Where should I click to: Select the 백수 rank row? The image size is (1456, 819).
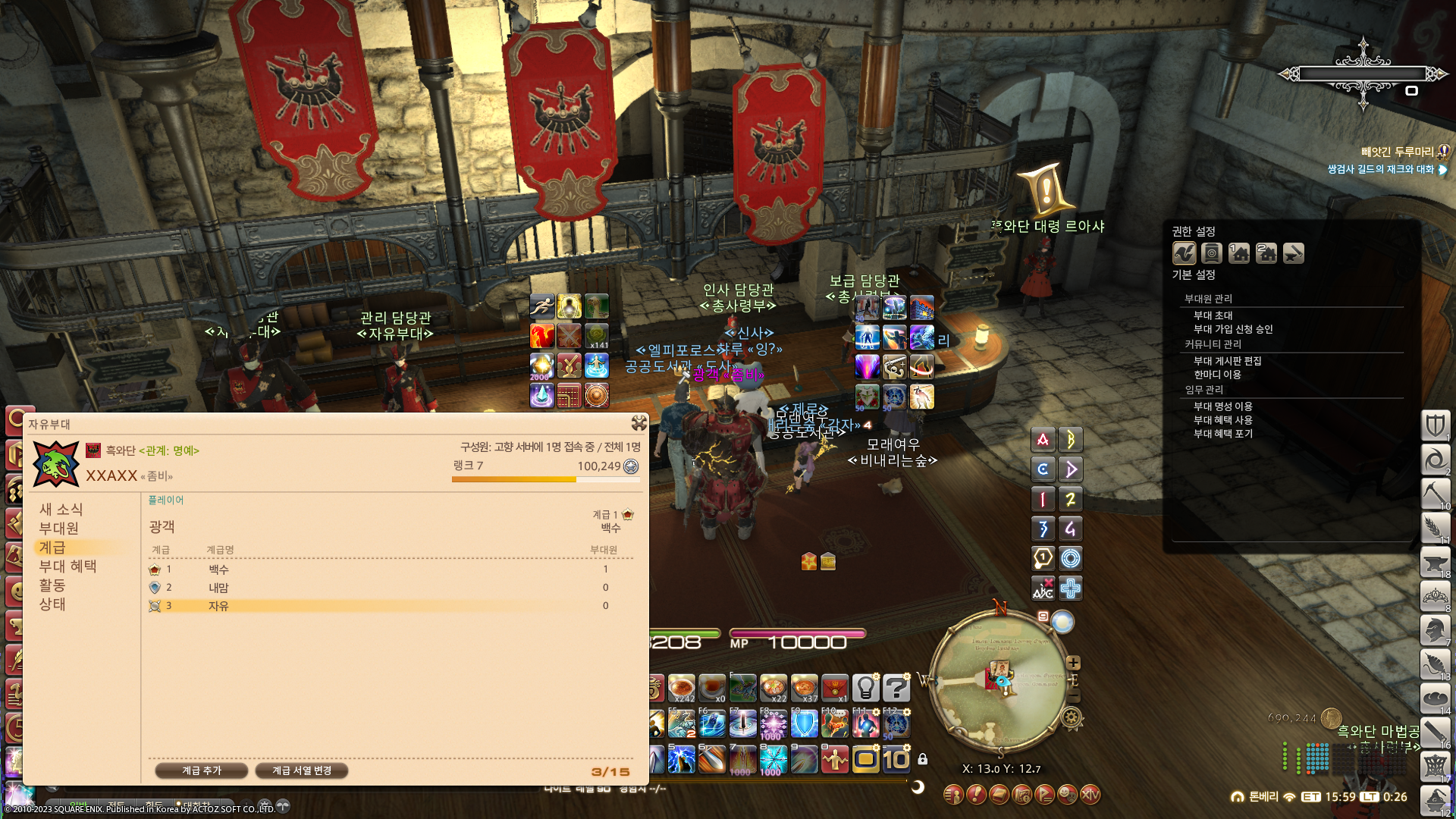(x=379, y=570)
